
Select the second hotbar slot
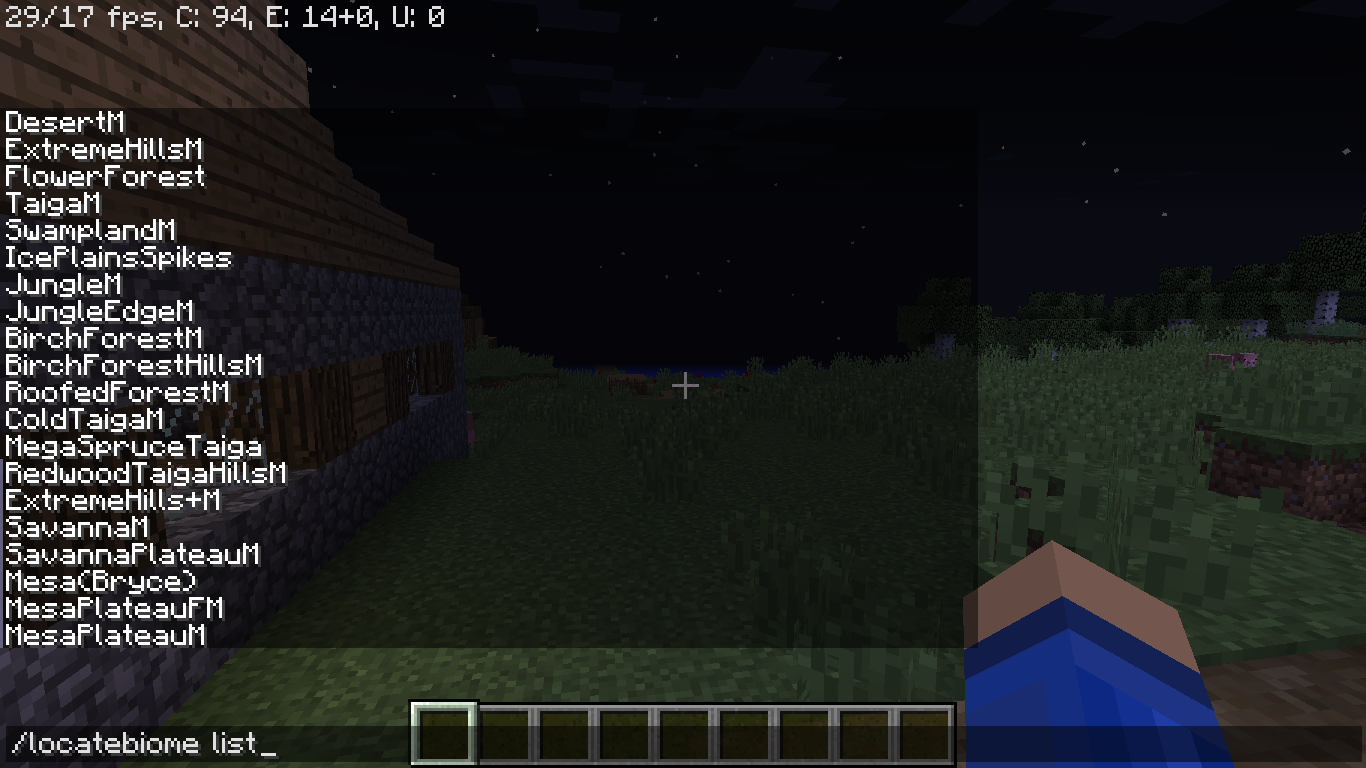[x=504, y=730]
